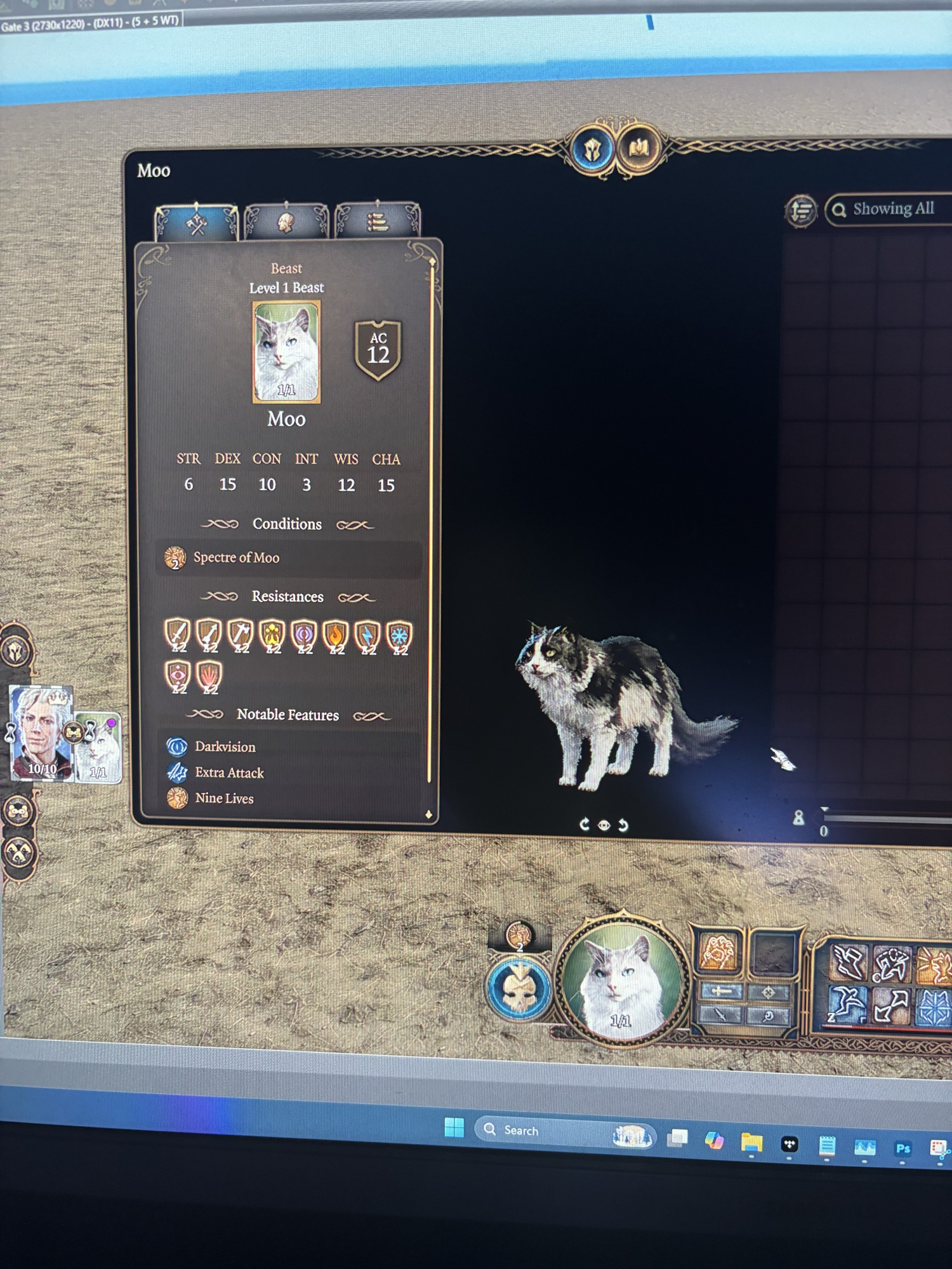The width and height of the screenshot is (952, 1269).
Task: Select the white-haired party member portrait
Action: point(41,732)
